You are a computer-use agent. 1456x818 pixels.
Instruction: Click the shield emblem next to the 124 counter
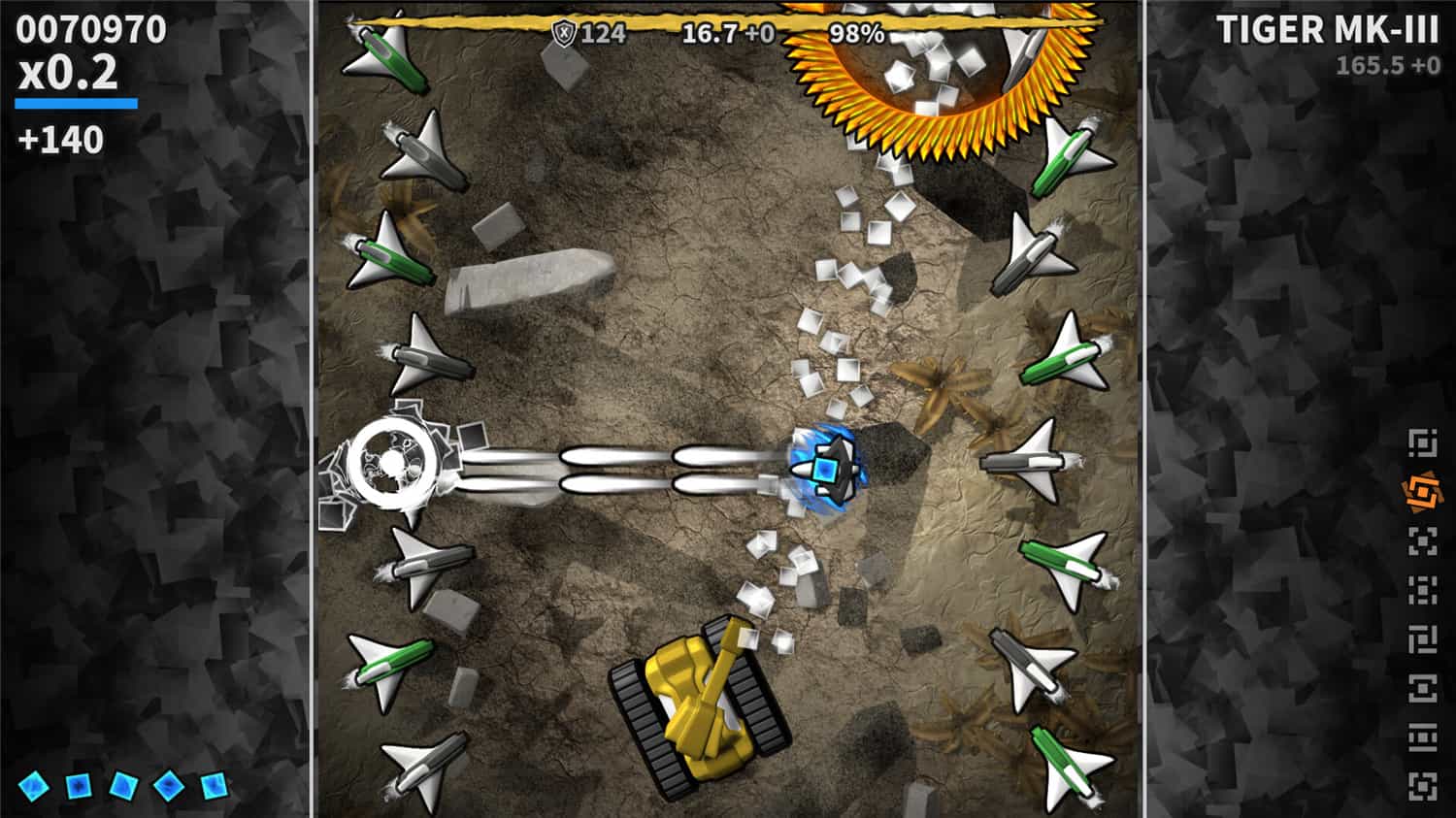tap(564, 32)
